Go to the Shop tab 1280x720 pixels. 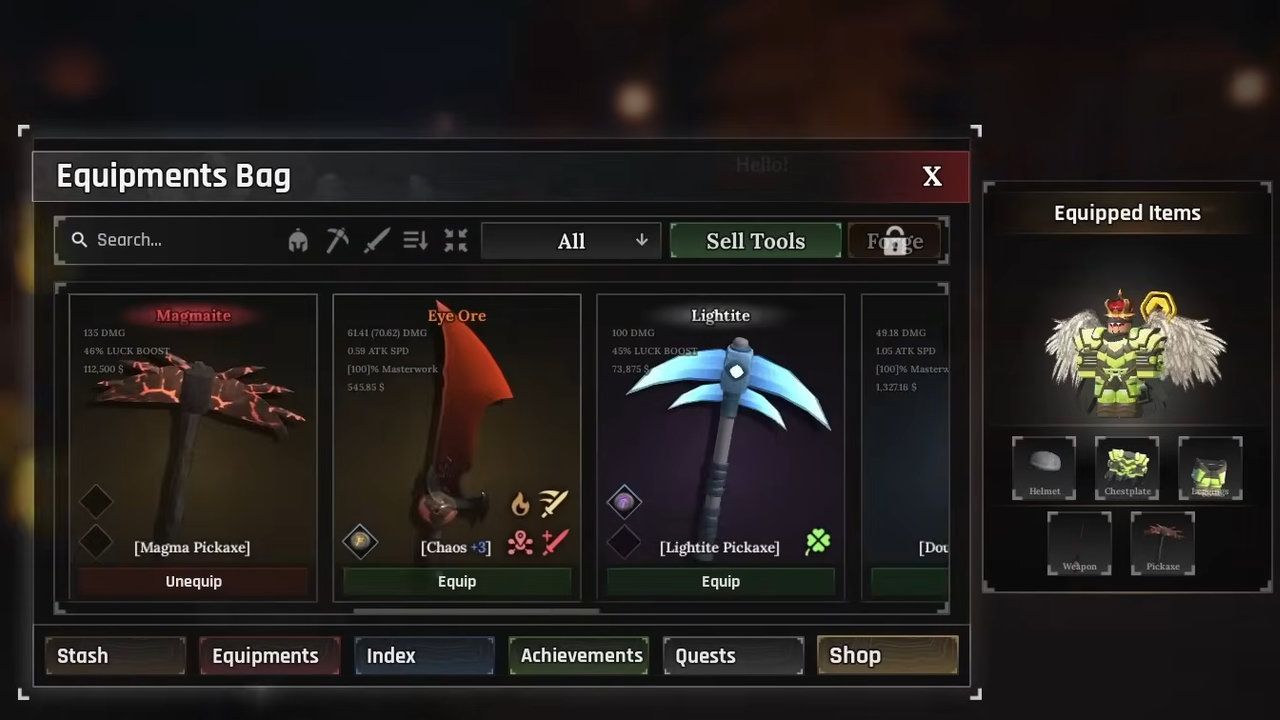[887, 656]
